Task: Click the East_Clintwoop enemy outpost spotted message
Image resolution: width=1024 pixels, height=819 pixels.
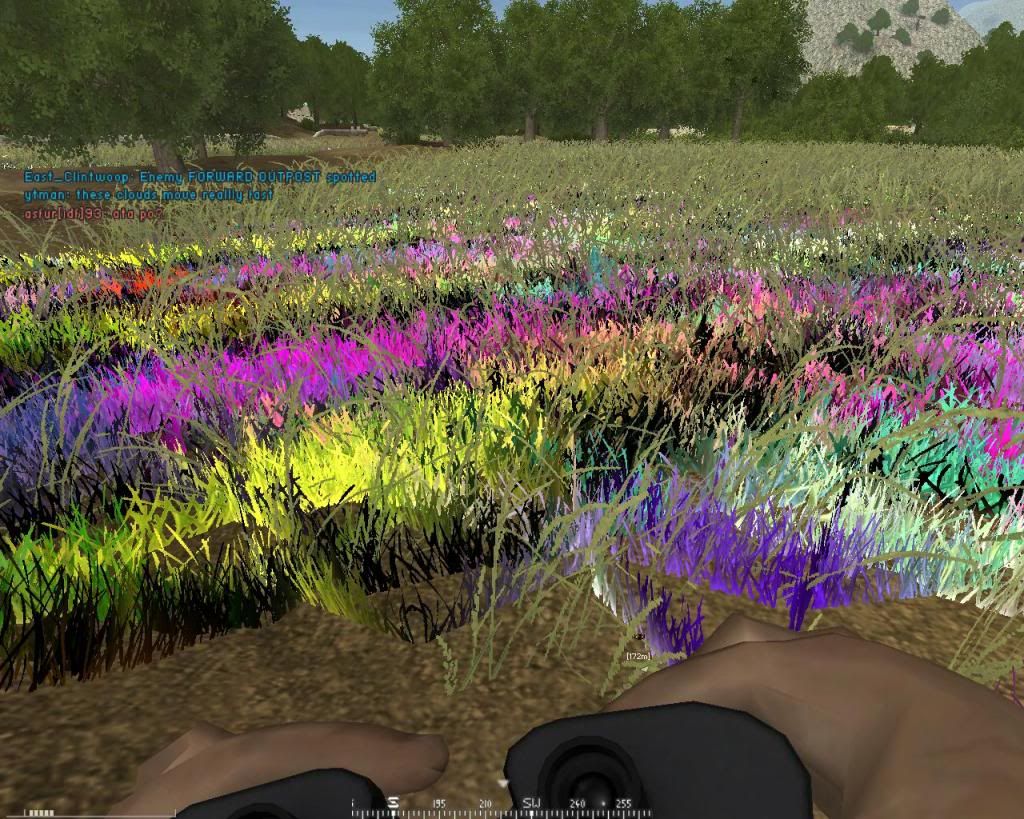Action: [200, 177]
